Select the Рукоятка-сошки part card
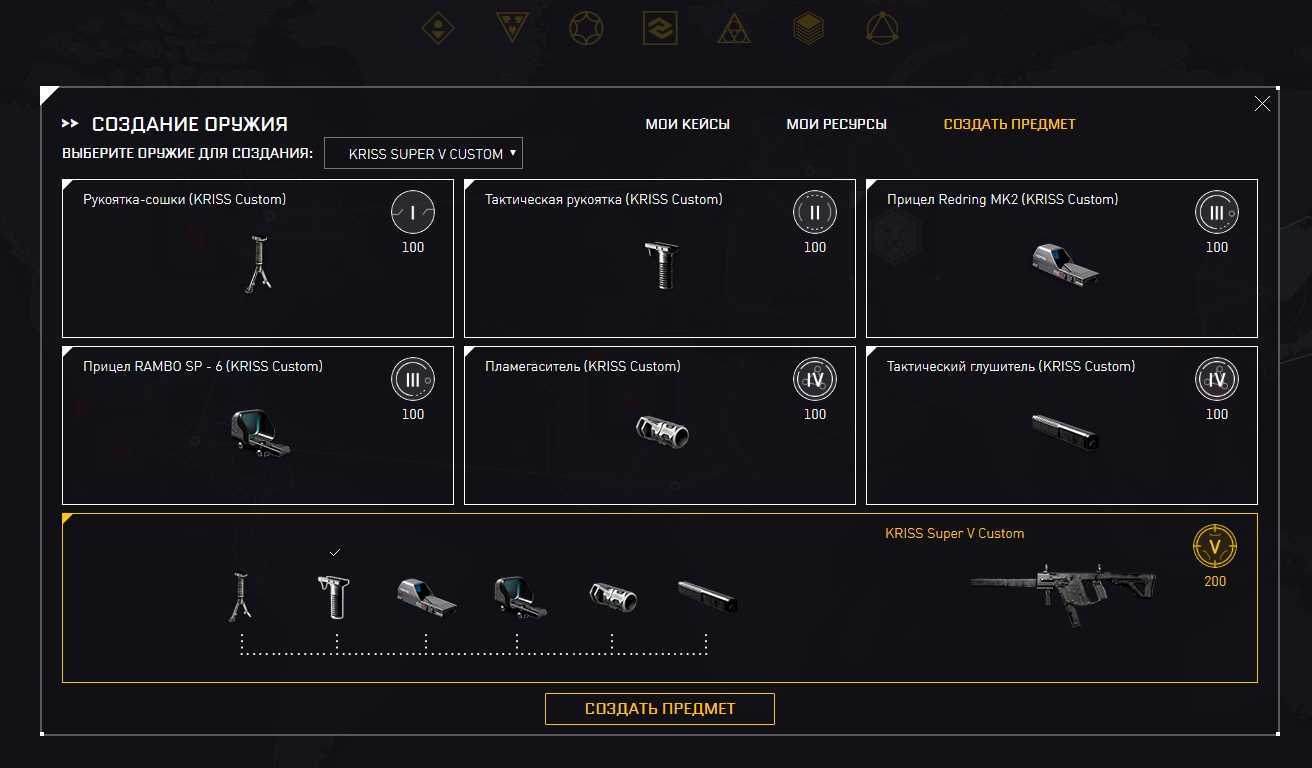The width and height of the screenshot is (1312, 768). tap(258, 259)
